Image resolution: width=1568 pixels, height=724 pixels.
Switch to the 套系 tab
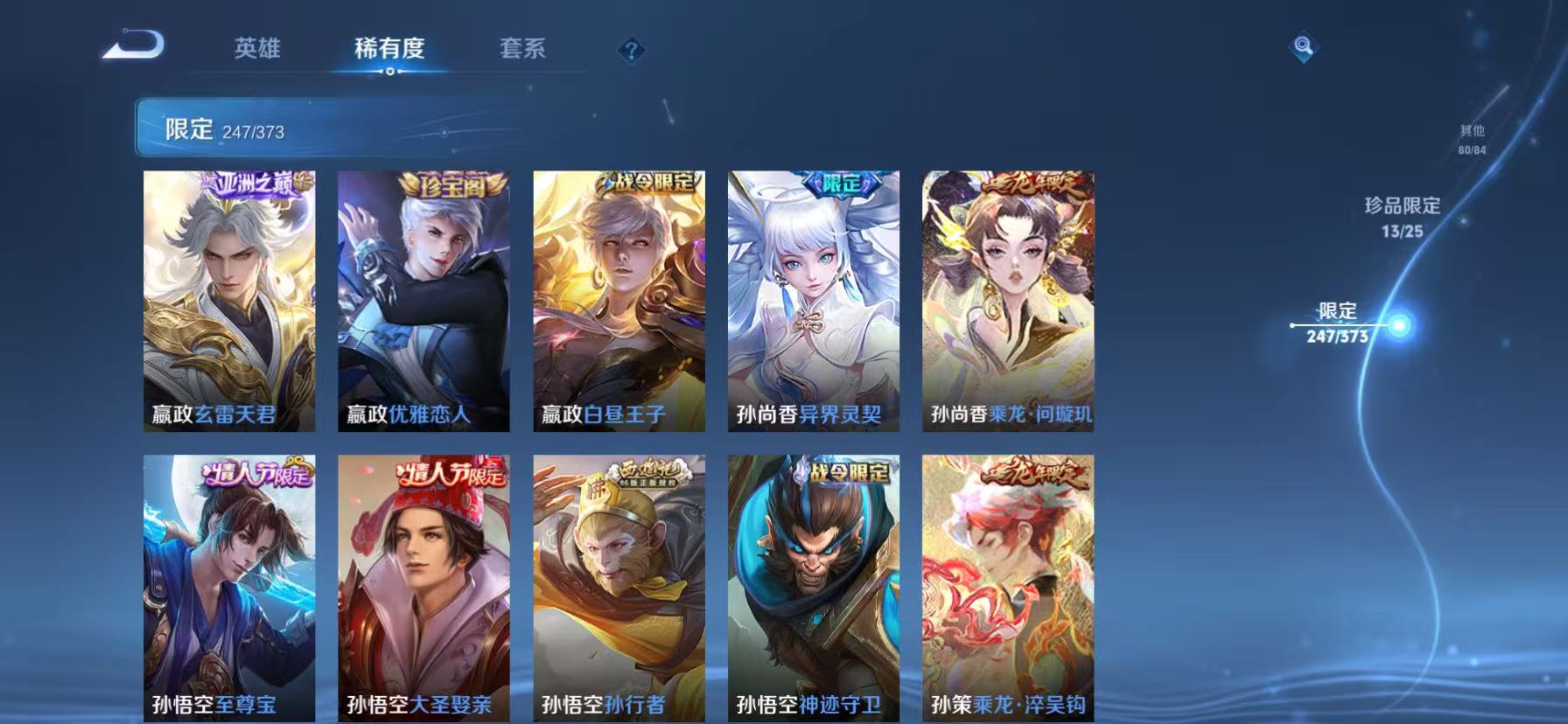[x=522, y=50]
